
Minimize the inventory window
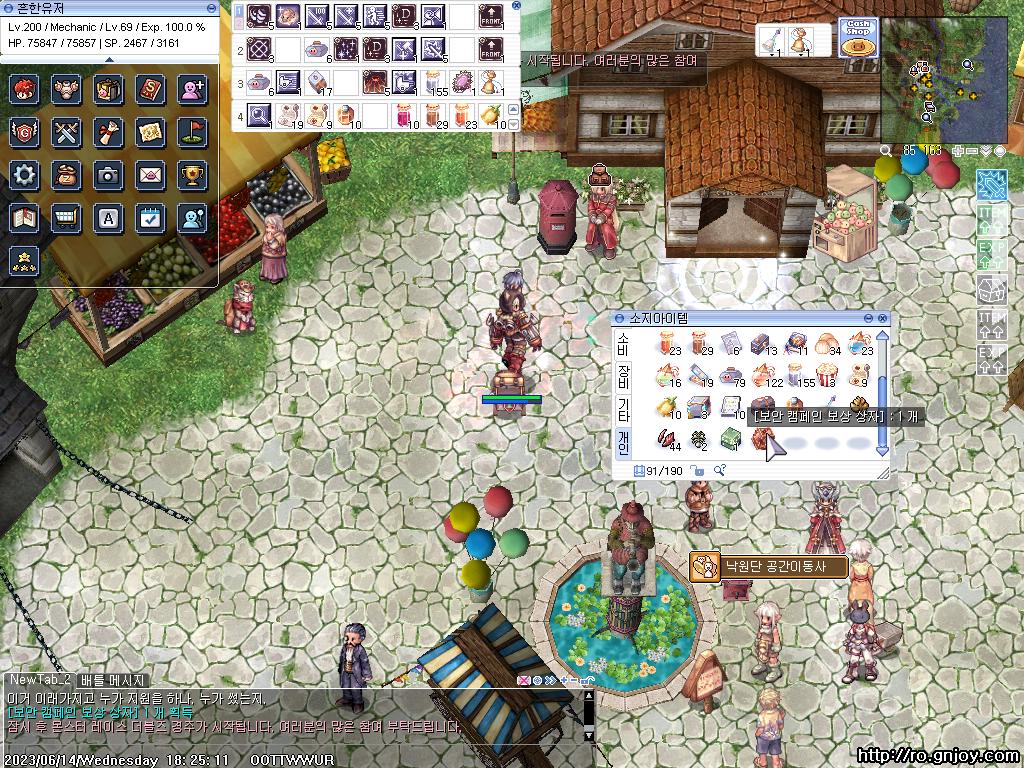(867, 318)
